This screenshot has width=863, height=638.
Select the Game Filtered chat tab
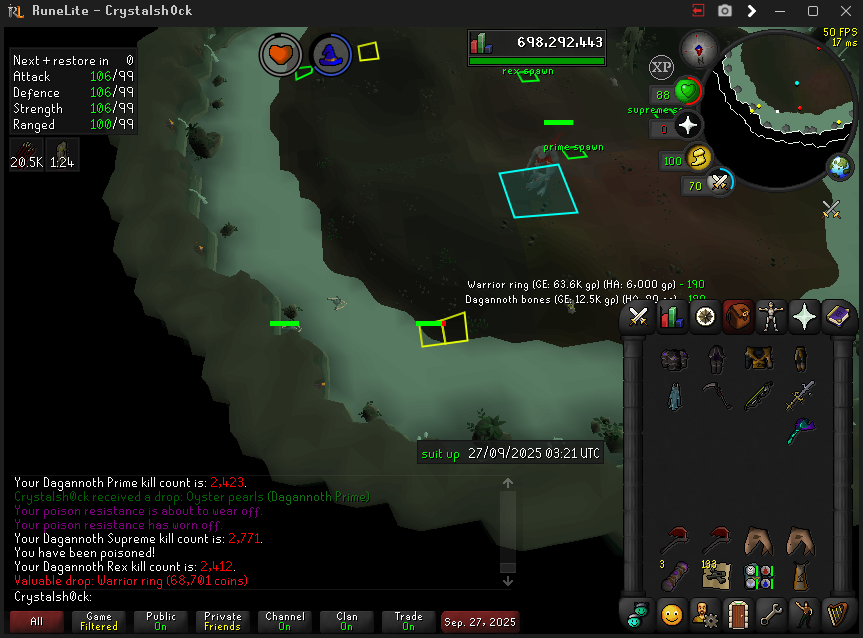[98, 621]
